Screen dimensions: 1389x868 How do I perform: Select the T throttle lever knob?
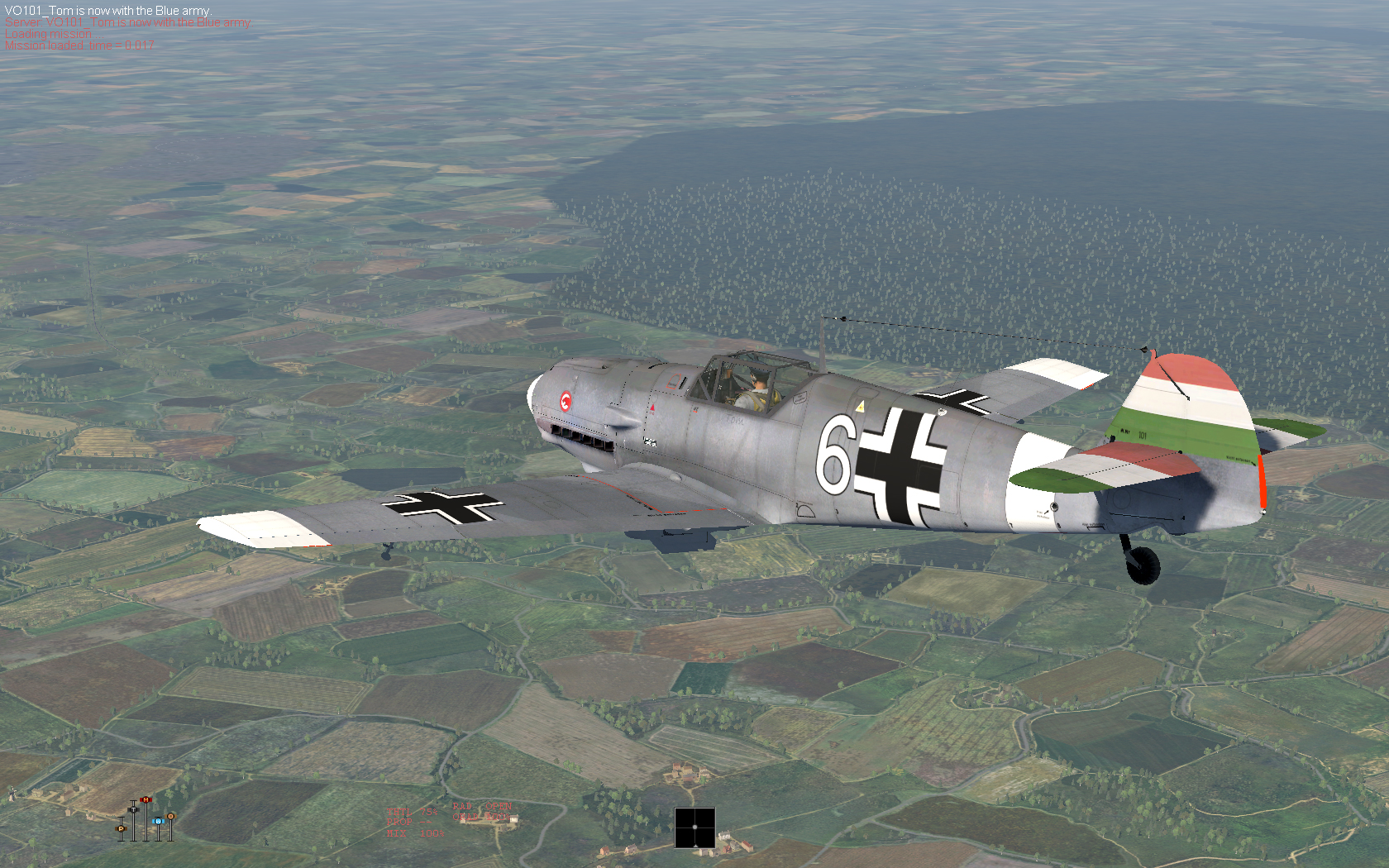[133, 809]
